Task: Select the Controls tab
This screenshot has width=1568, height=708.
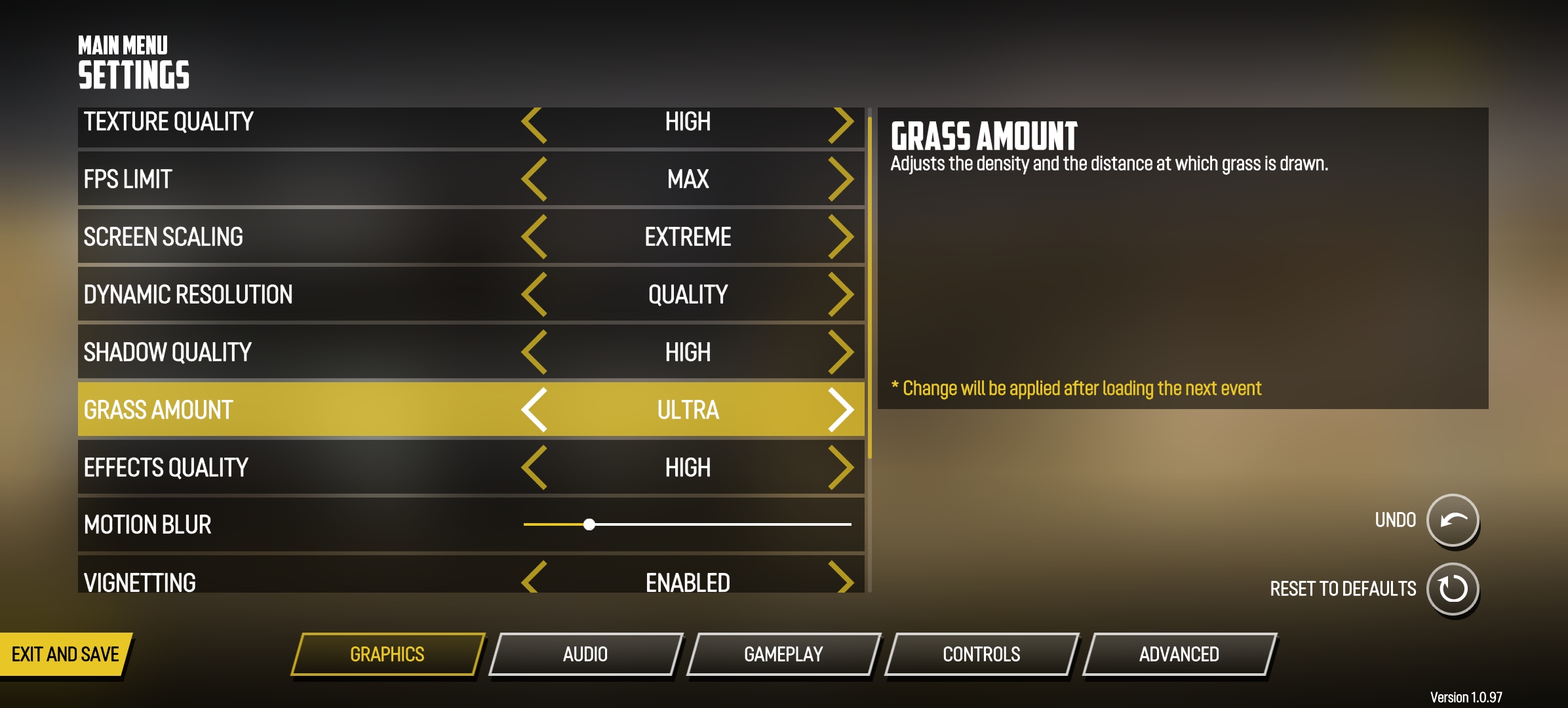Action: pos(981,654)
